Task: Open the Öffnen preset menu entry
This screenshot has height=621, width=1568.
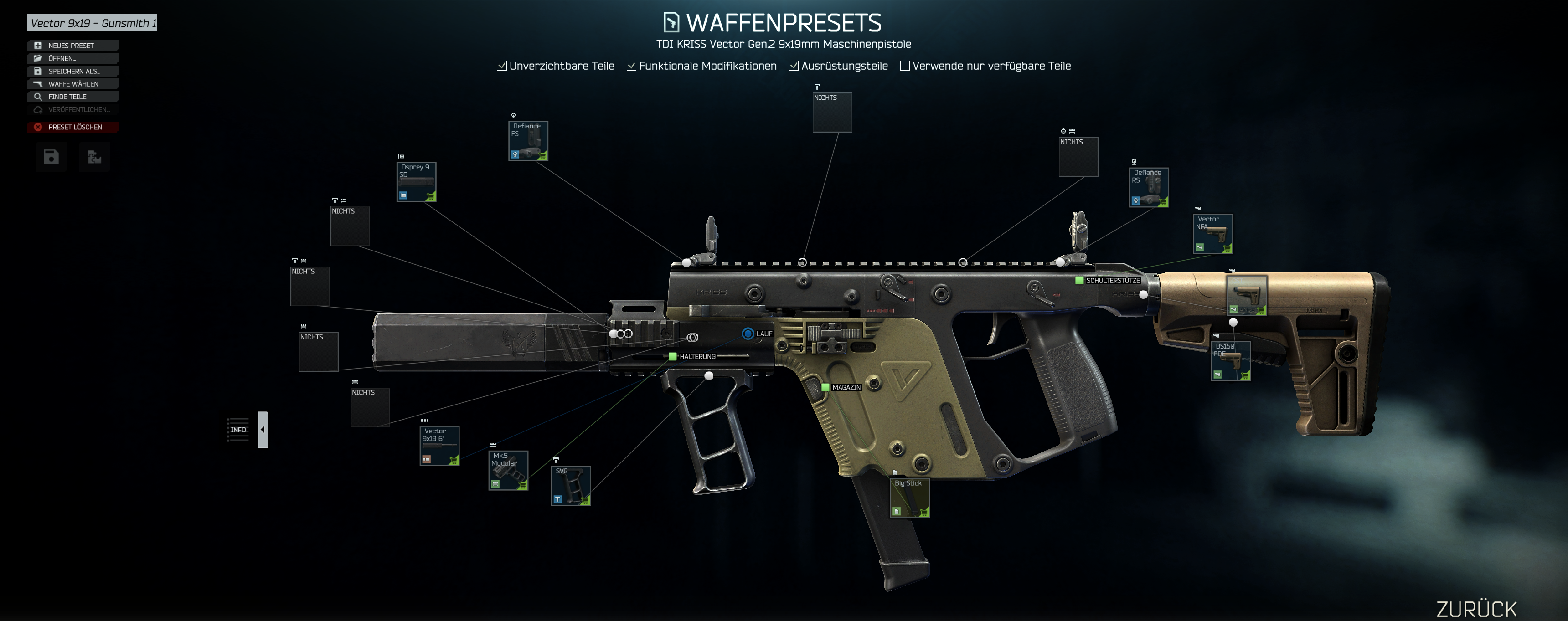Action: 72,58
